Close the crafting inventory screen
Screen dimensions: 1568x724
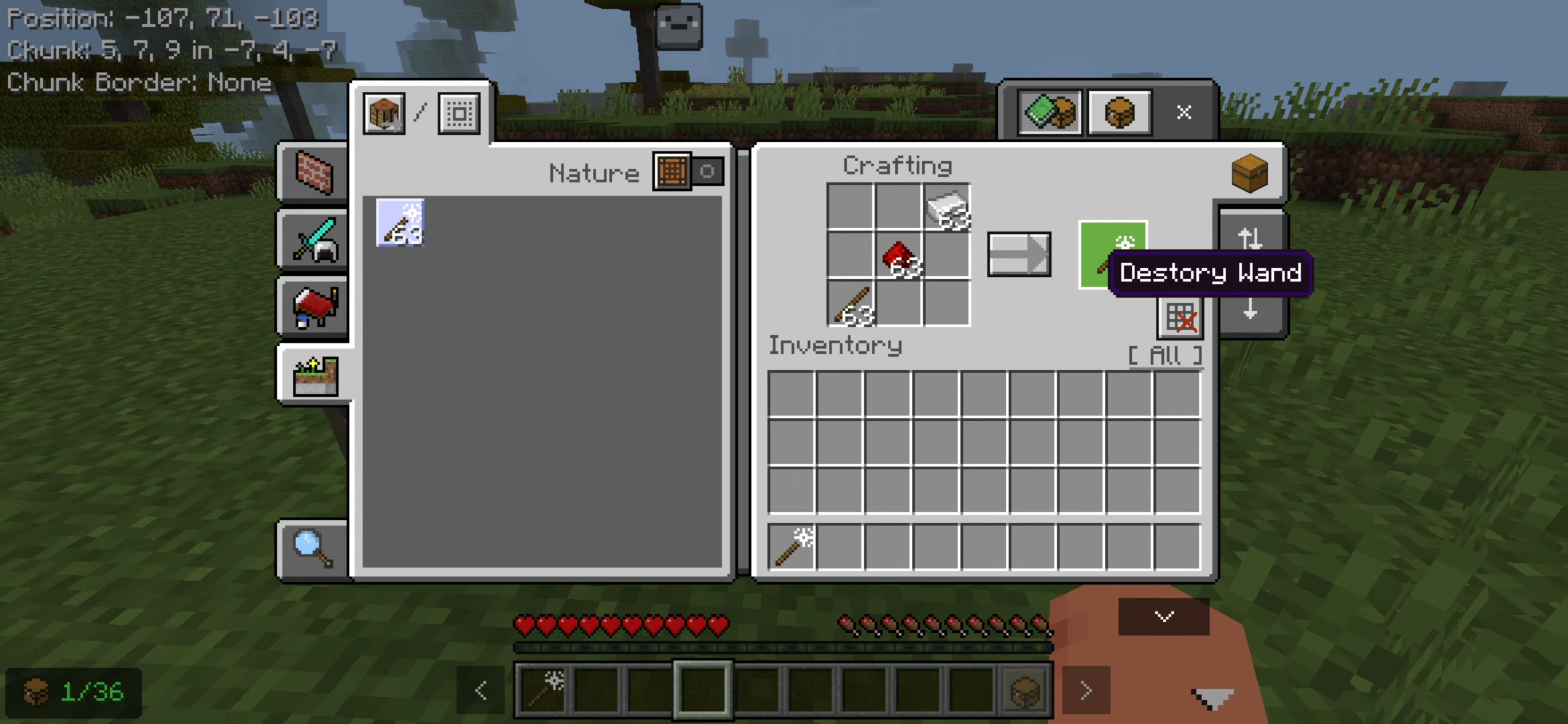click(x=1183, y=112)
